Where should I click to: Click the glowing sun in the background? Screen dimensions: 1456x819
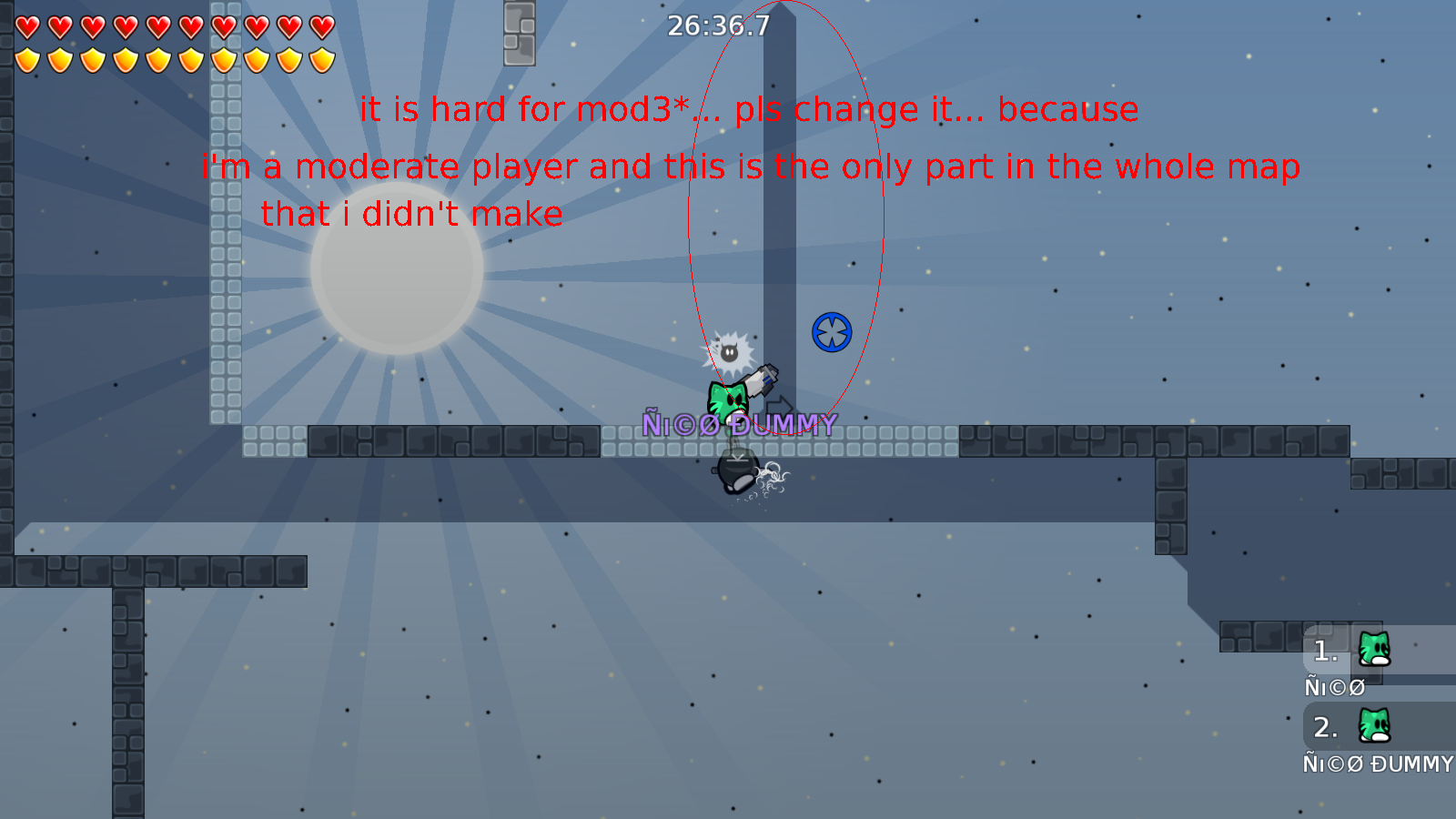[397, 268]
